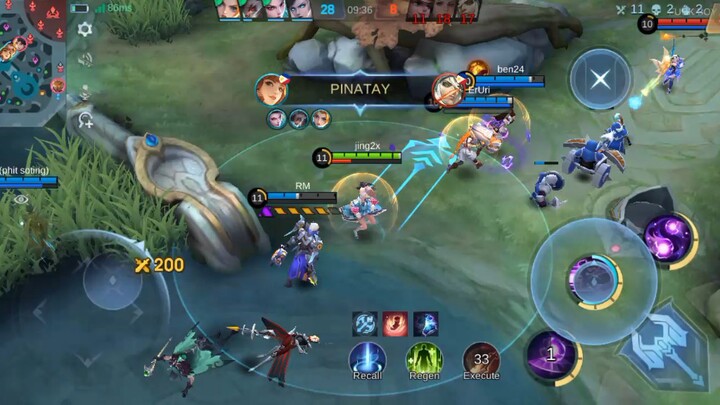Toggle the speaker sound icon

(85, 60)
